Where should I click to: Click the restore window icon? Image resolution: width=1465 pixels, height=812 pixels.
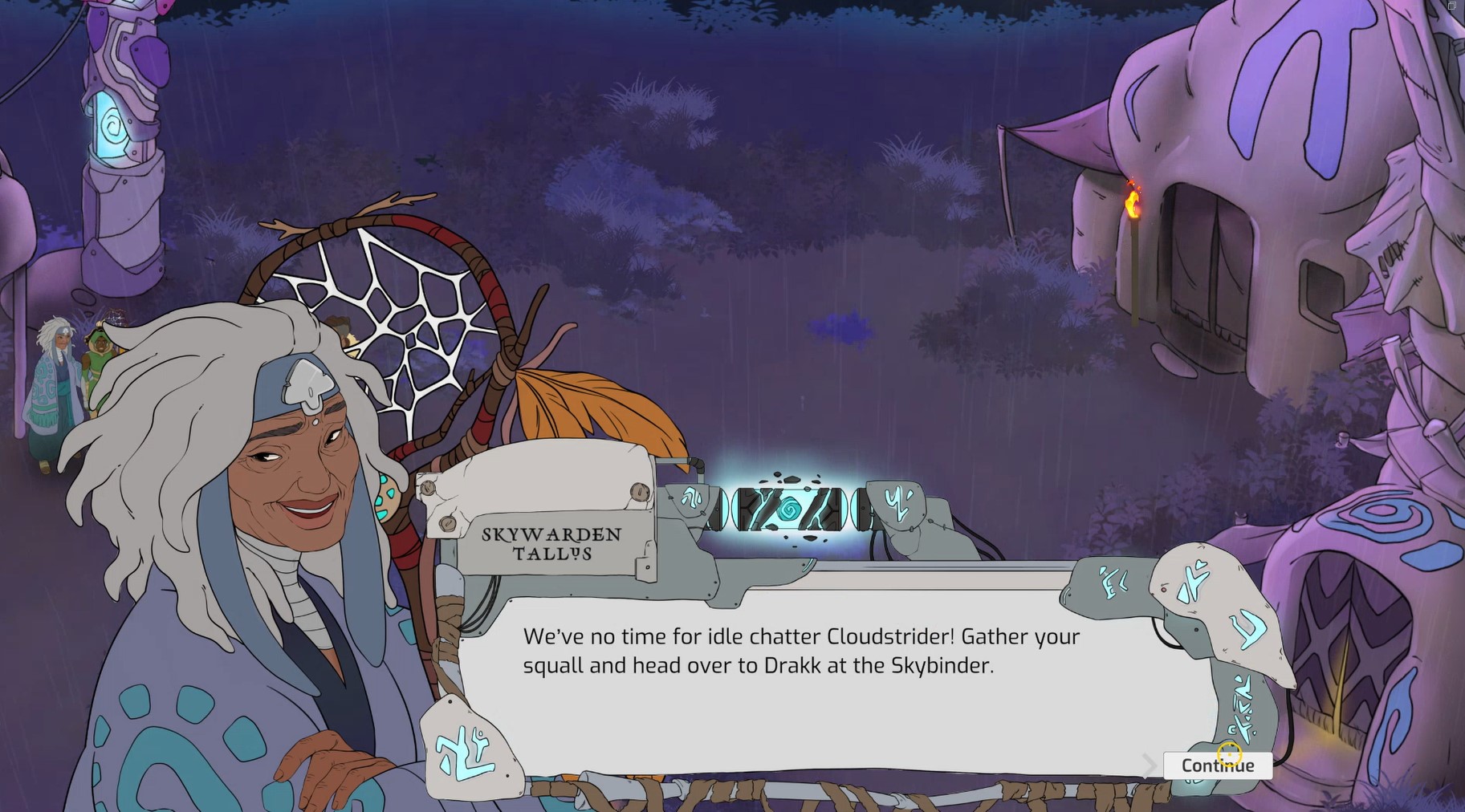point(1451,6)
